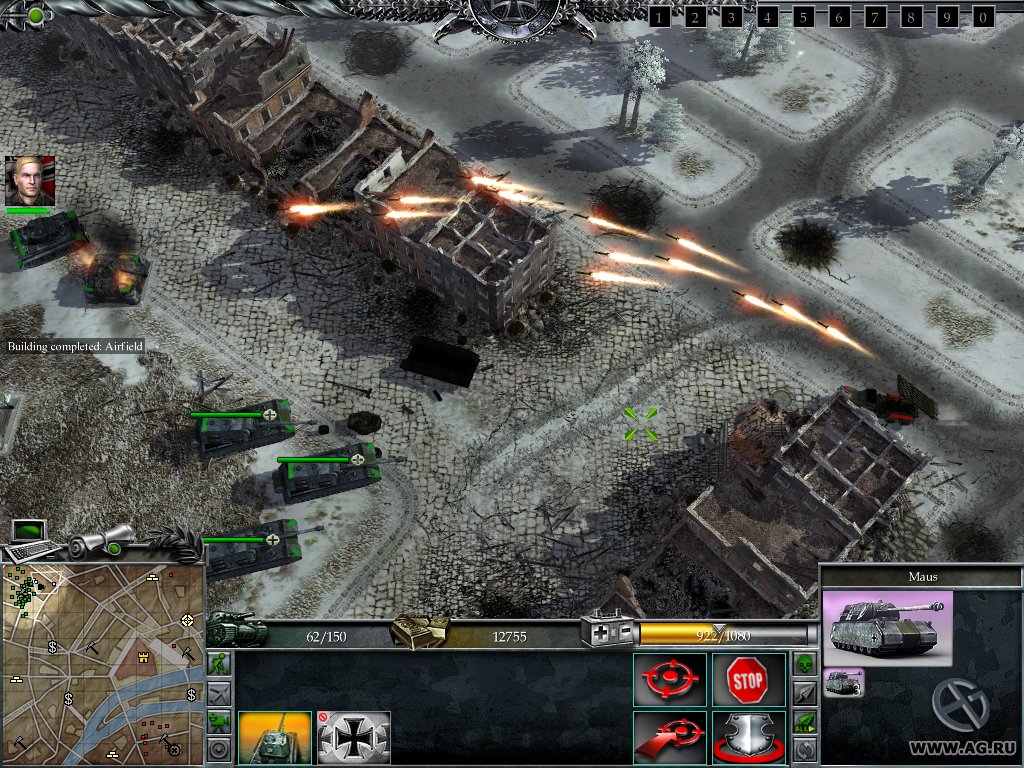
Task: Select the shield hold-position command
Action: 747,738
